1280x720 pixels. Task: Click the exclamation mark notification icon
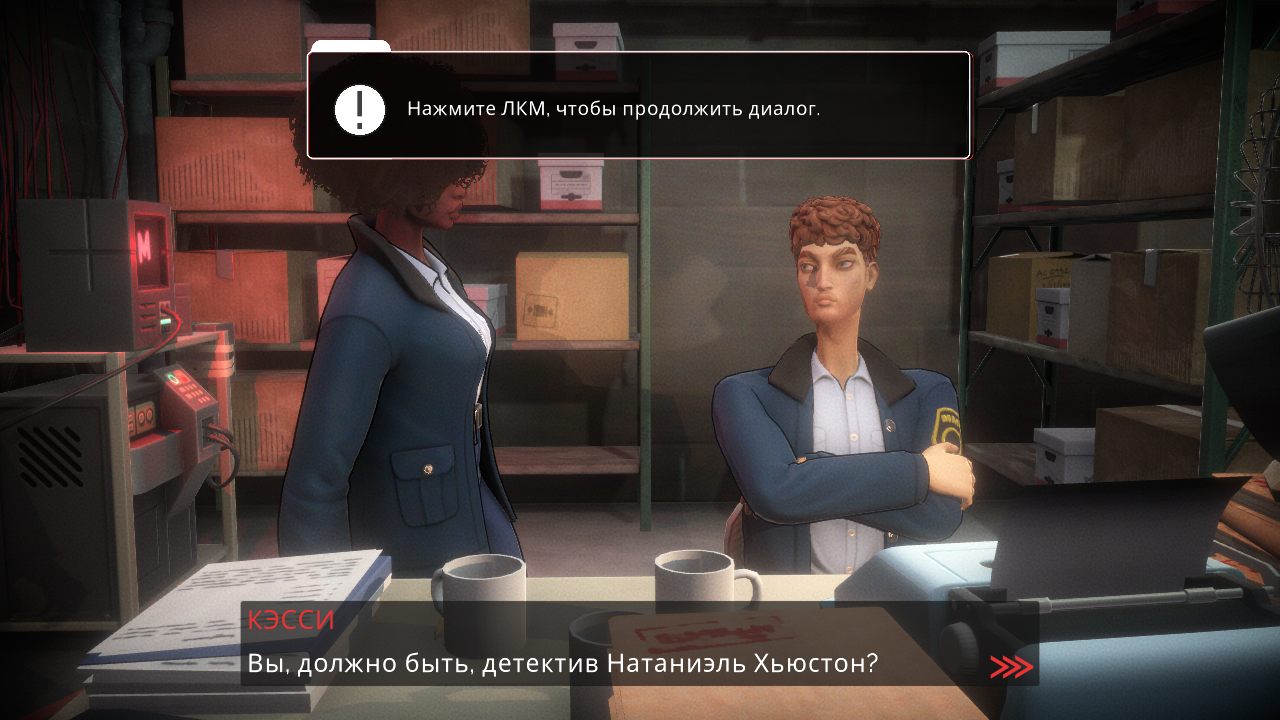point(360,108)
